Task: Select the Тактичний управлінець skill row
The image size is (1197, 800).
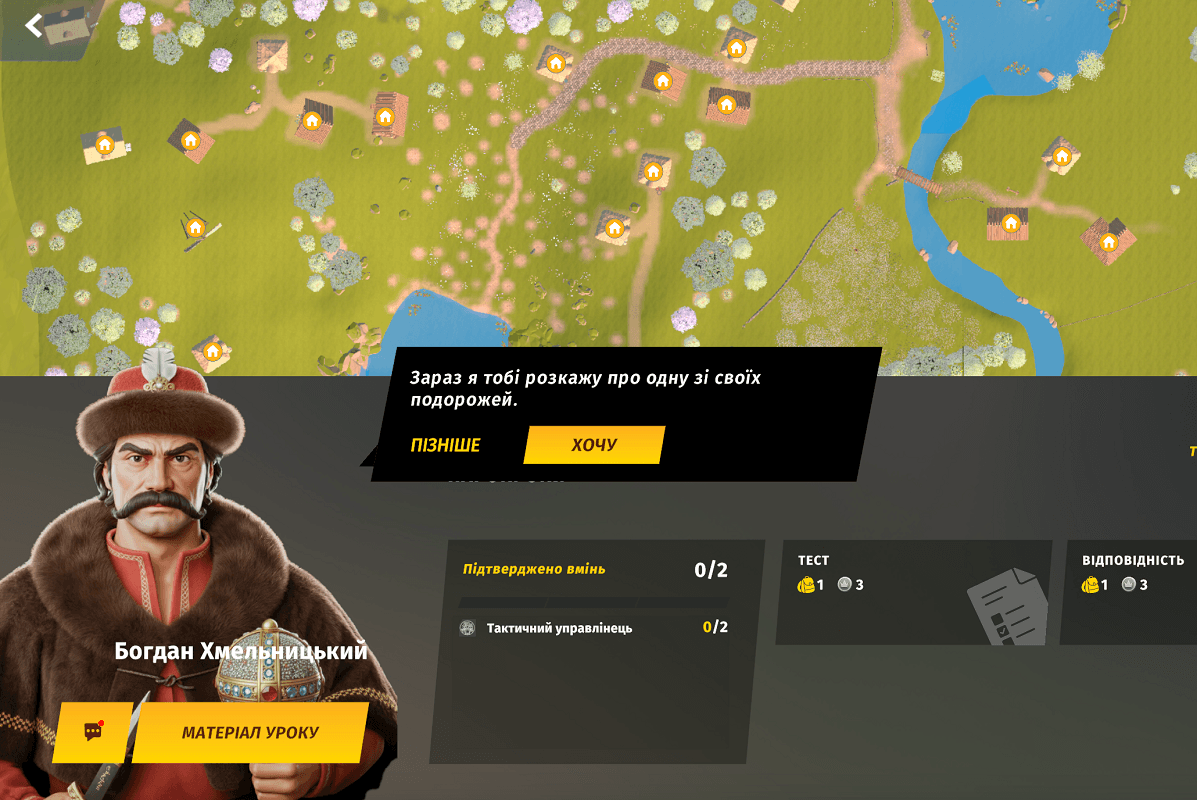Action: [x=594, y=628]
